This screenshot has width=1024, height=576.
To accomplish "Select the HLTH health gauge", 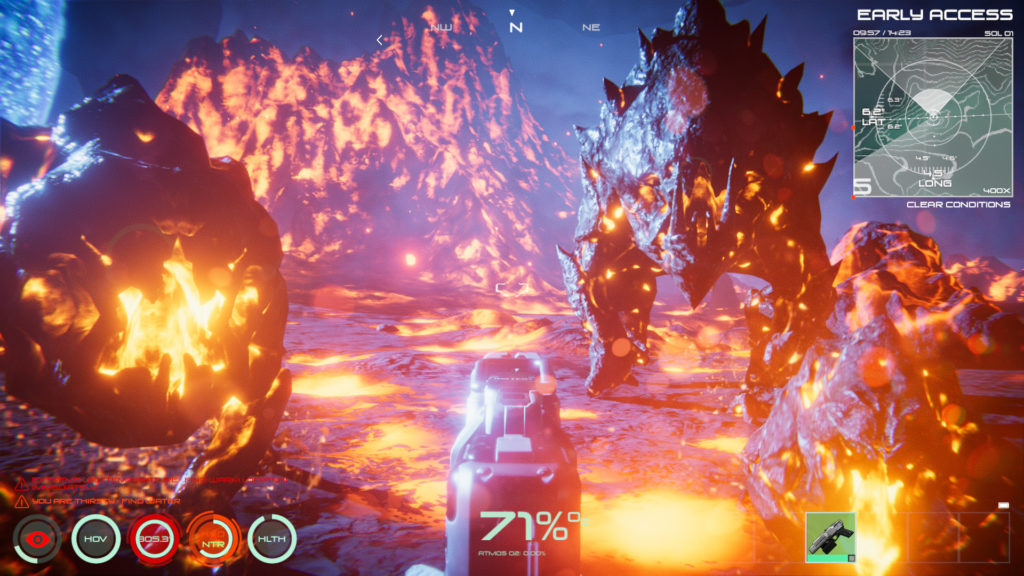I will [272, 539].
